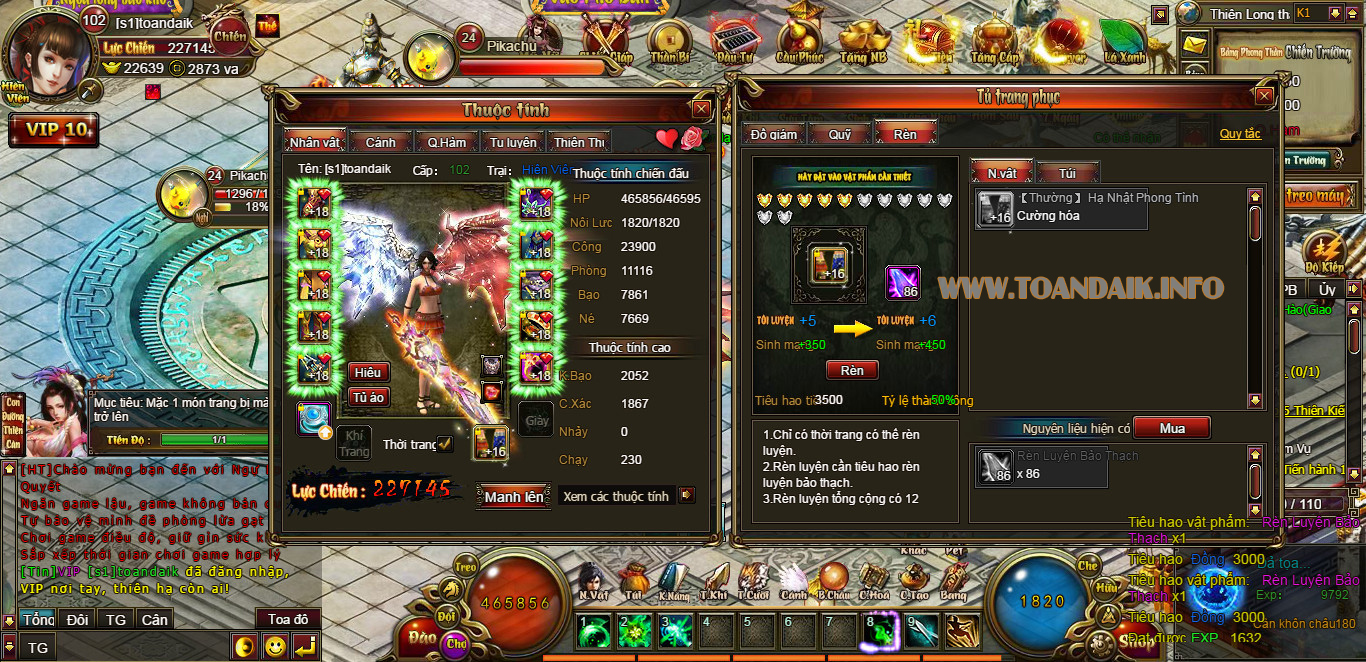Close the Thuộc tính window

(701, 109)
